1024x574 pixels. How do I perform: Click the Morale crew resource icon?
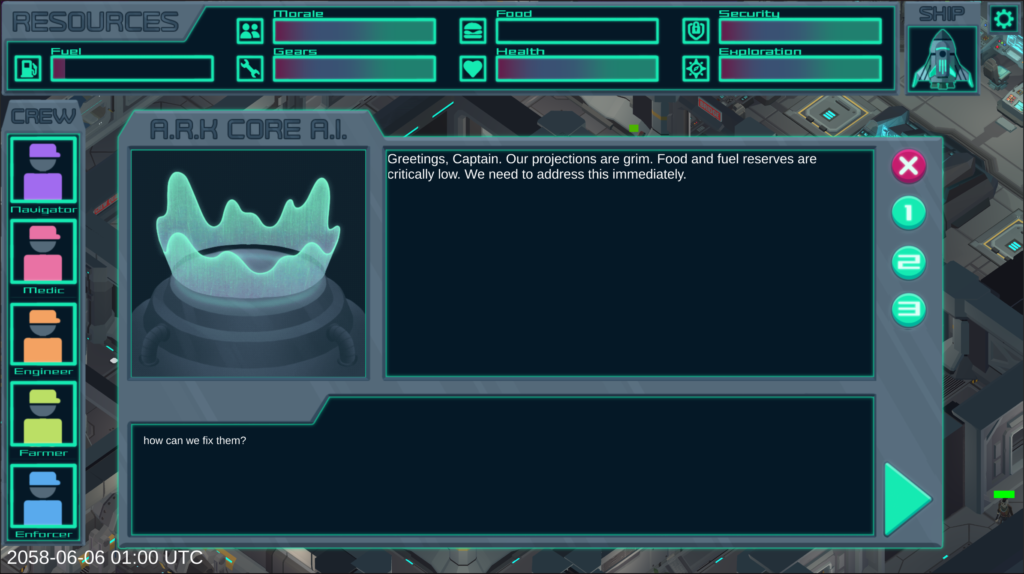(250, 31)
